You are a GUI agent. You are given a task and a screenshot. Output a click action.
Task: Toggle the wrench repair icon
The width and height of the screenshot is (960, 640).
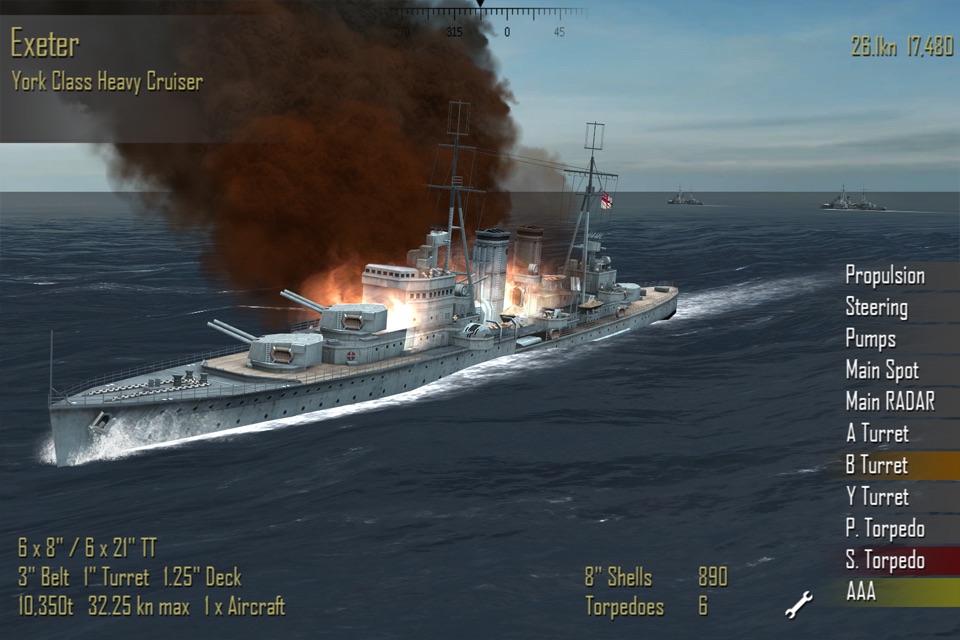click(799, 604)
